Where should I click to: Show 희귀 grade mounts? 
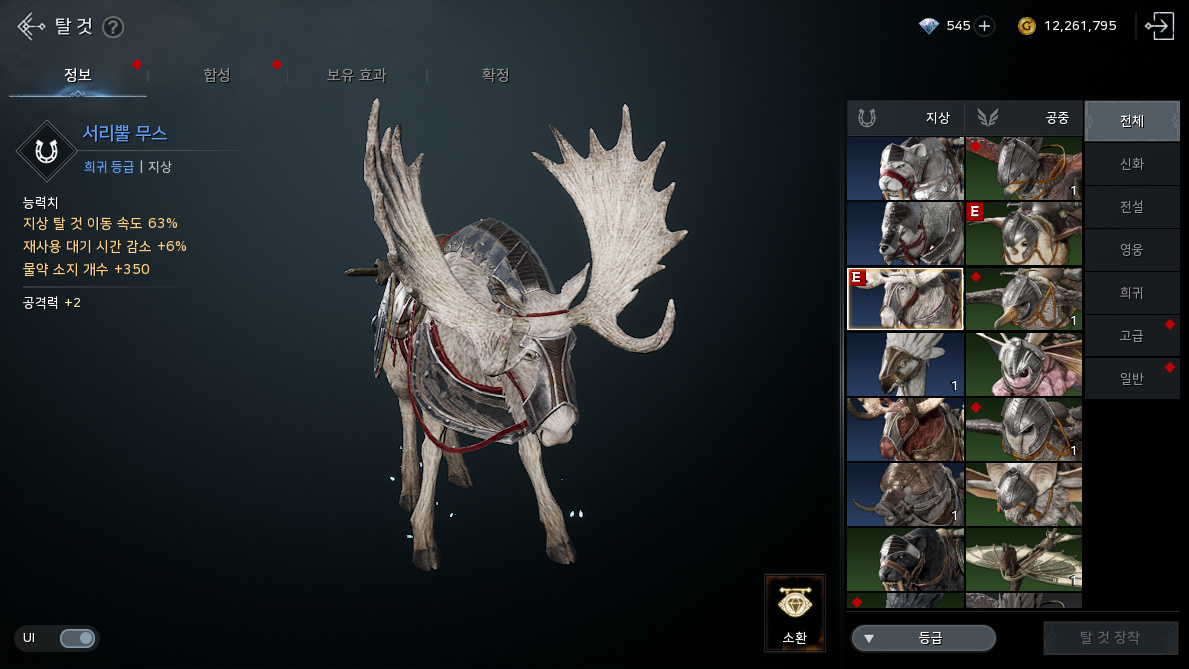[x=1132, y=293]
